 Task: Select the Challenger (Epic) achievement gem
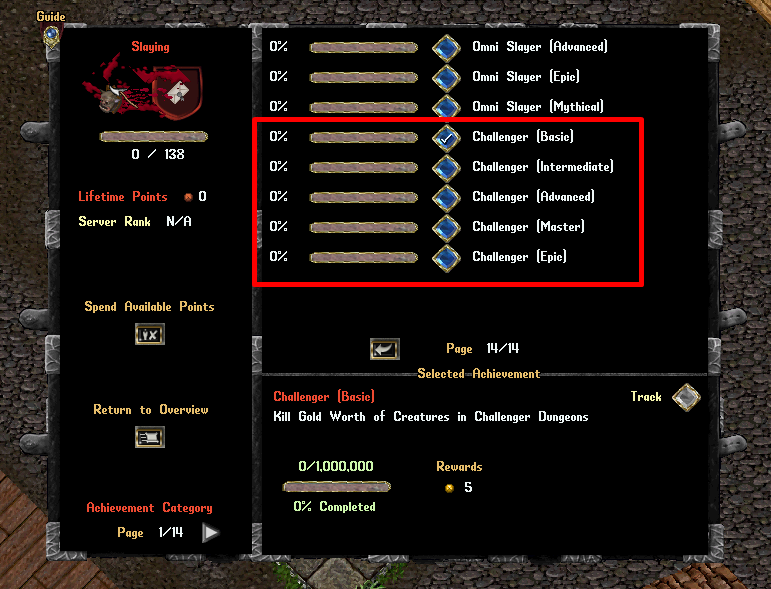click(446, 257)
